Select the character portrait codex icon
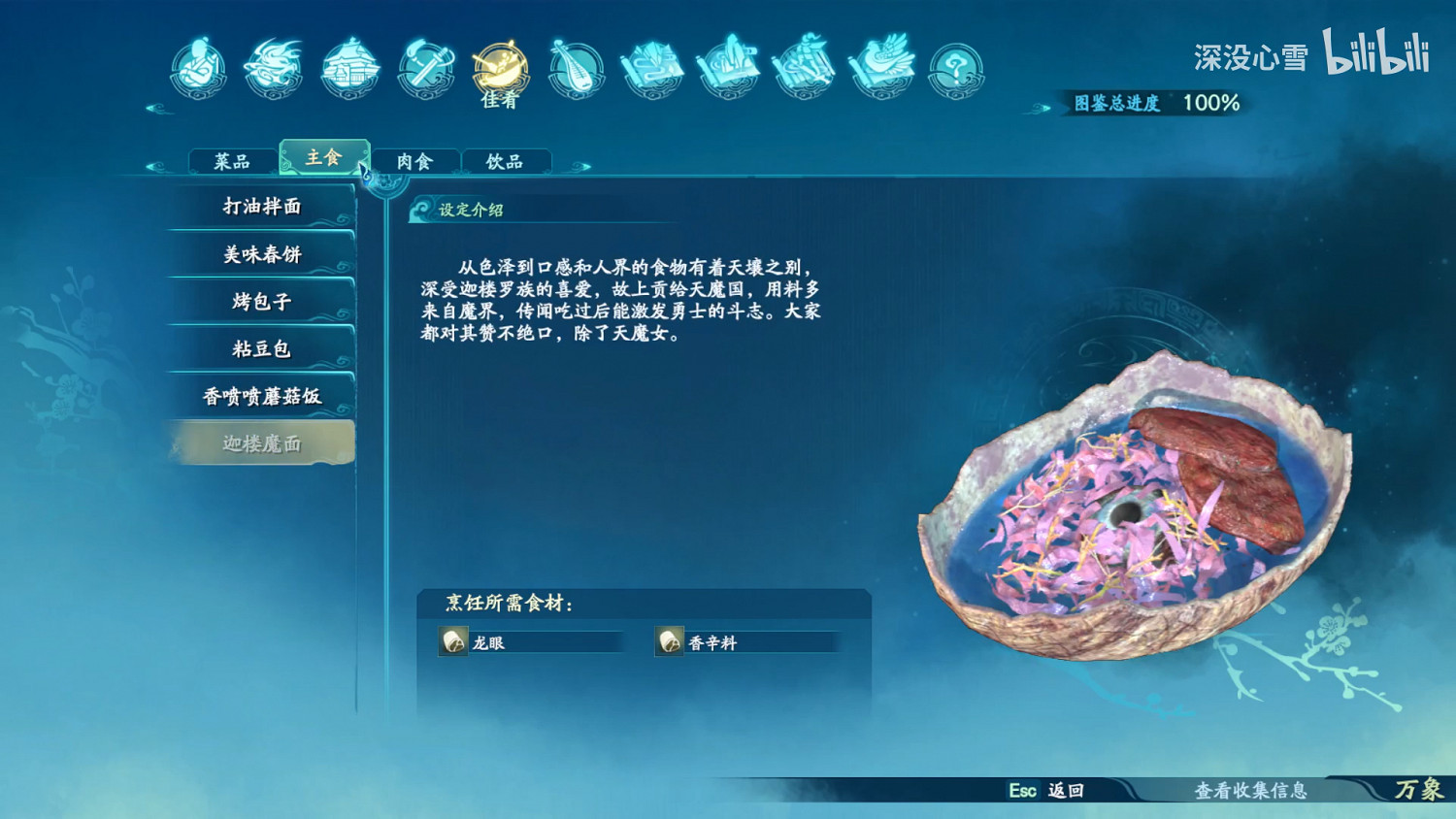 [x=197, y=68]
